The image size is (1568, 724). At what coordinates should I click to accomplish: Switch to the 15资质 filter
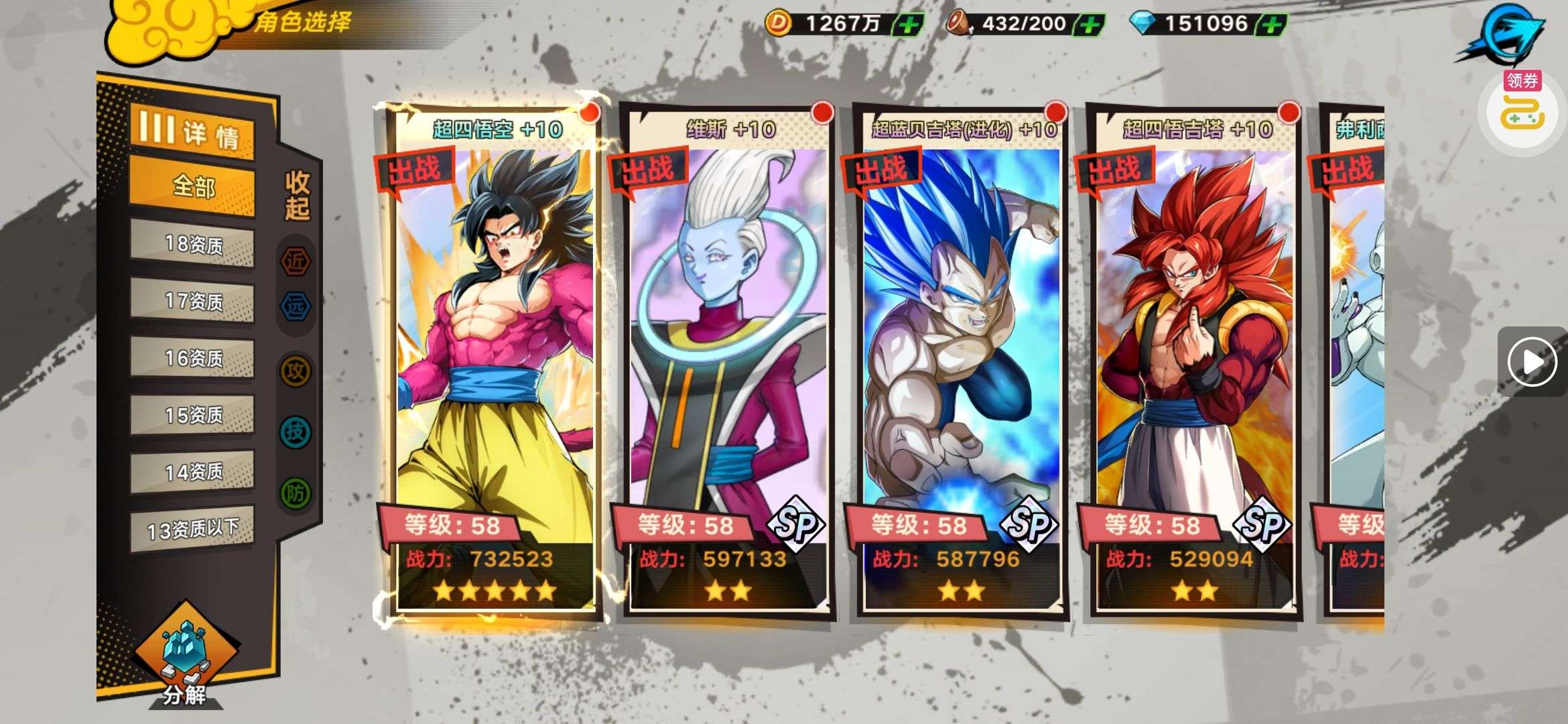(192, 416)
